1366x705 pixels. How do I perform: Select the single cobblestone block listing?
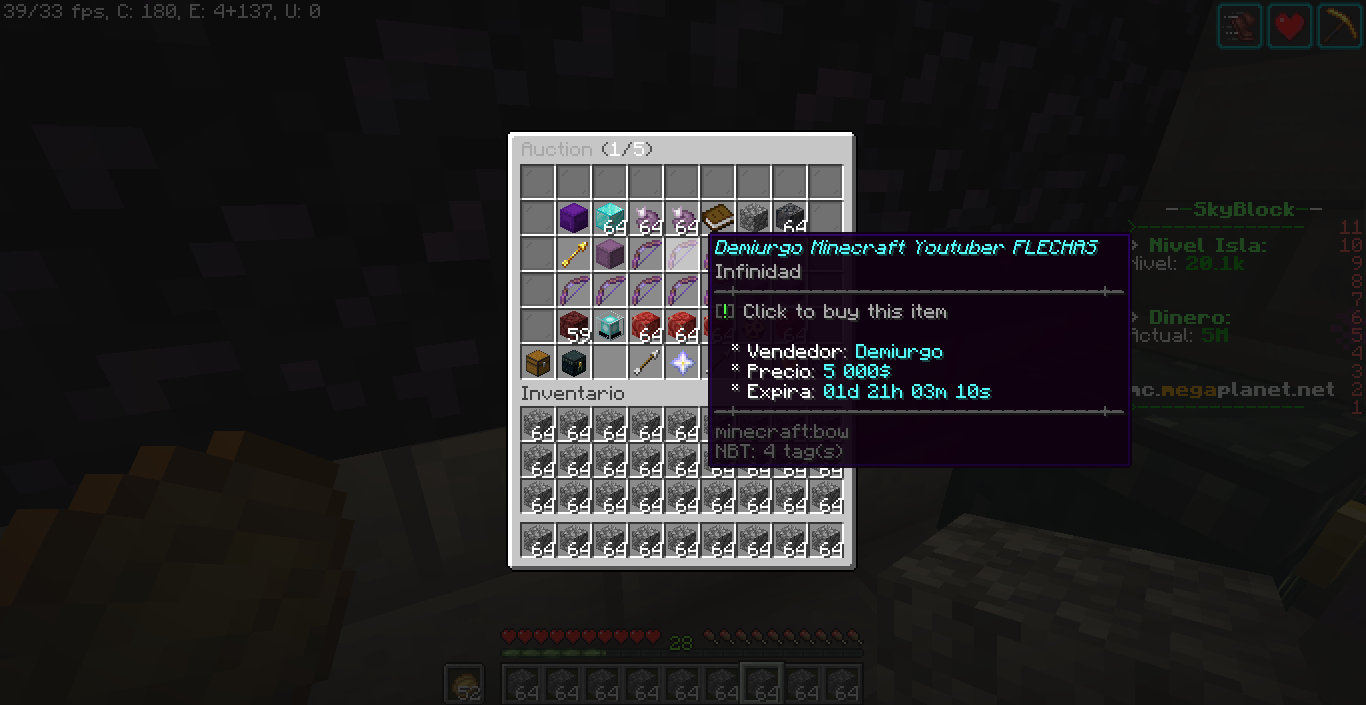(x=753, y=217)
